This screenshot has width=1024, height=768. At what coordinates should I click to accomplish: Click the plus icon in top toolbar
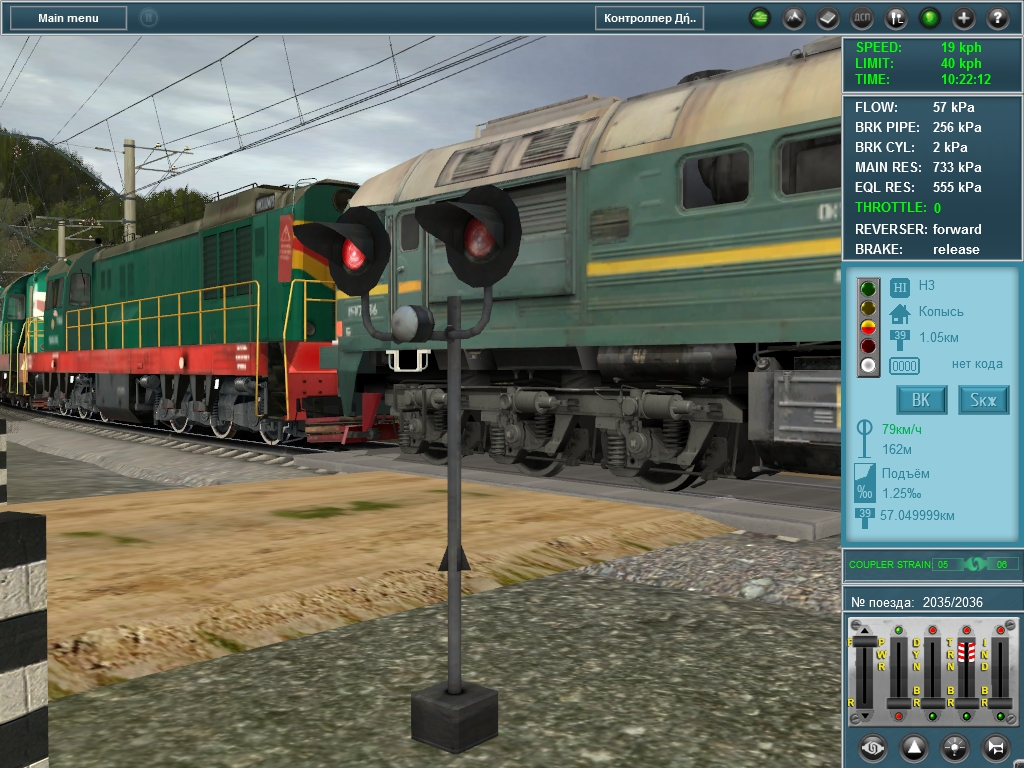(x=964, y=18)
